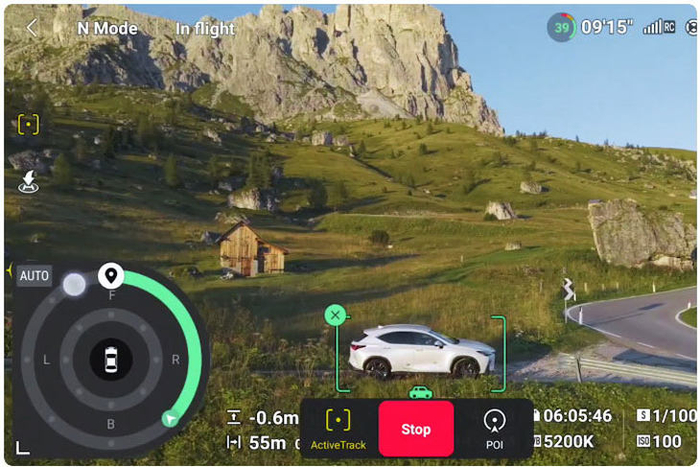Toggle the AUTO button on the radar
Image resolution: width=700 pixels, height=467 pixels.
(x=34, y=275)
